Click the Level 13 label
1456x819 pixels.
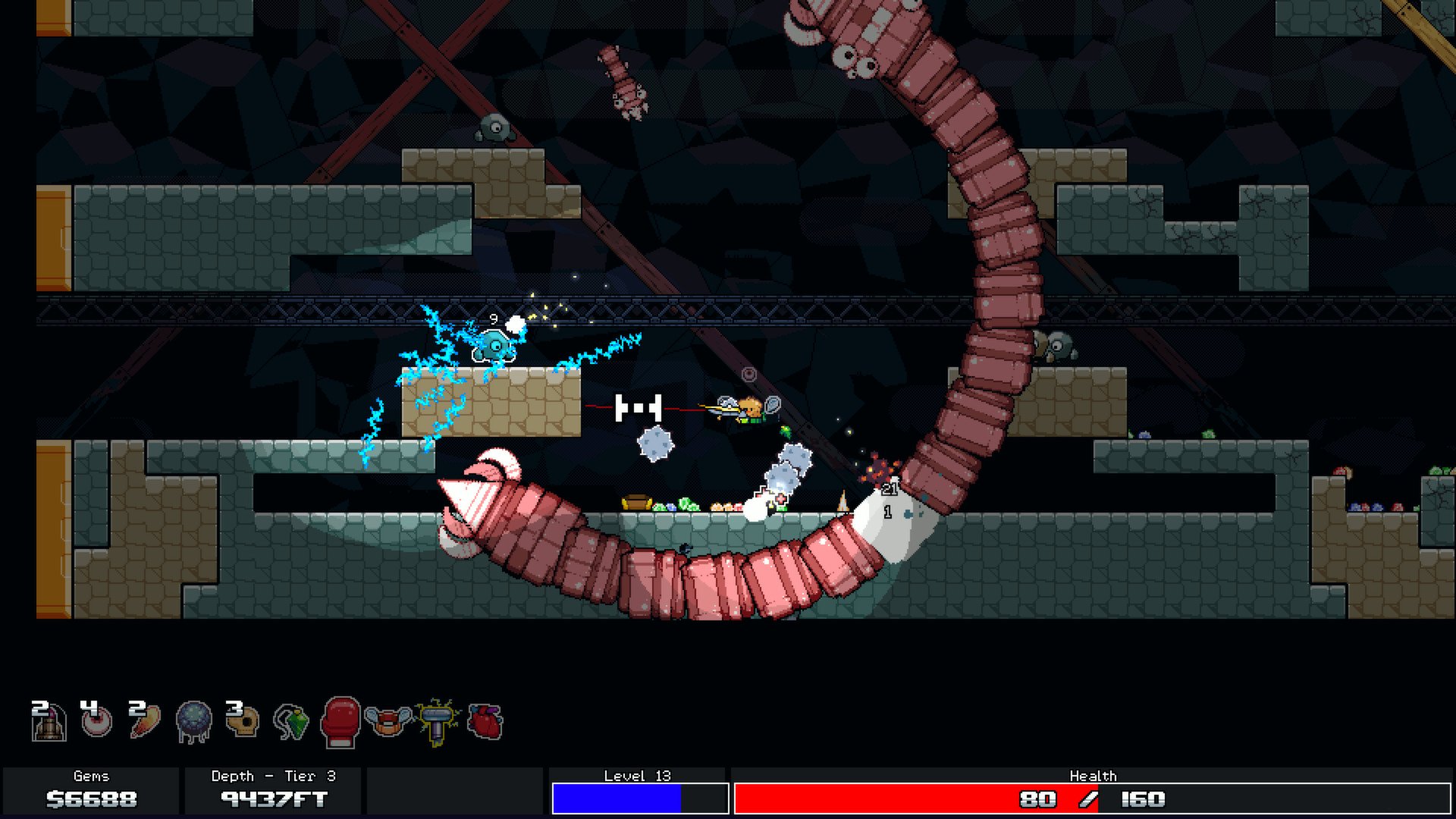pos(639,776)
